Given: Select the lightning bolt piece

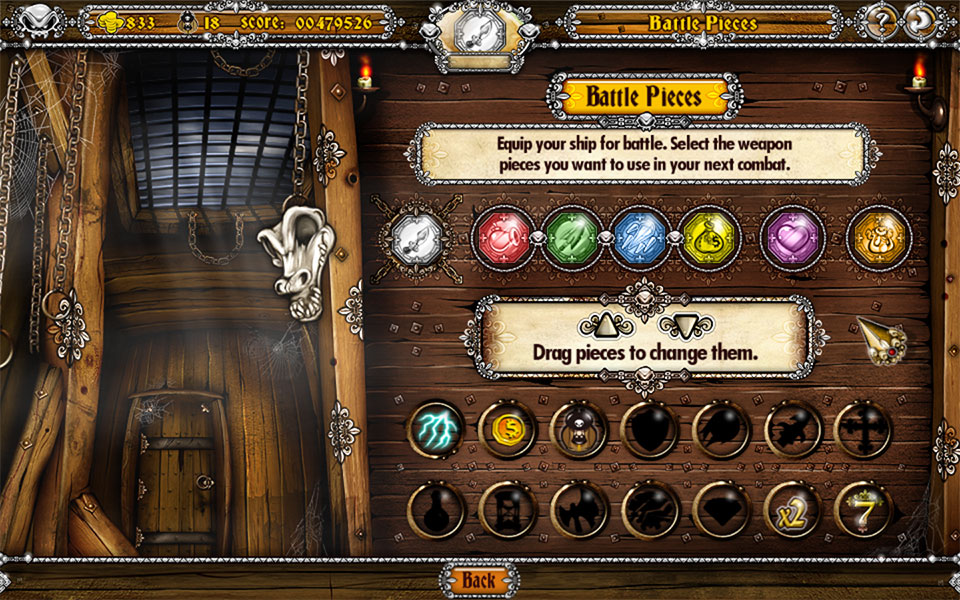Looking at the screenshot, I should 436,429.
